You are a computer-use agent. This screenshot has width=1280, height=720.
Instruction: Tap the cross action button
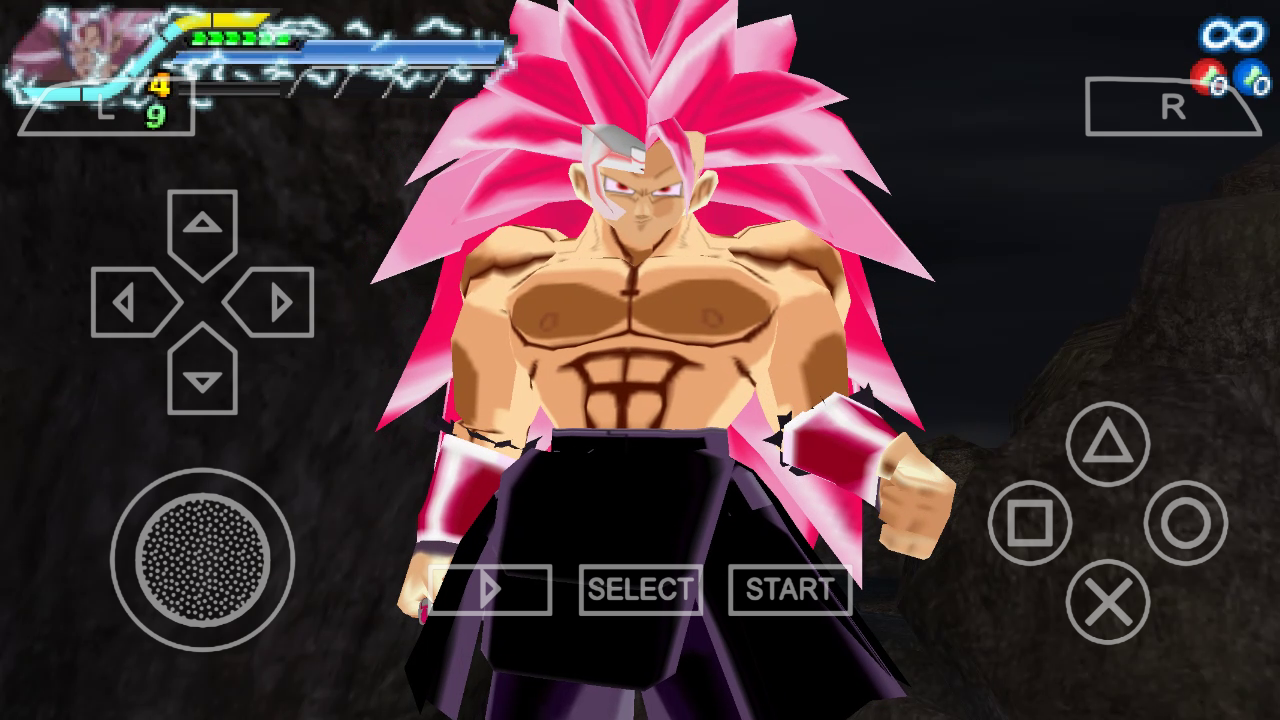tap(1107, 602)
